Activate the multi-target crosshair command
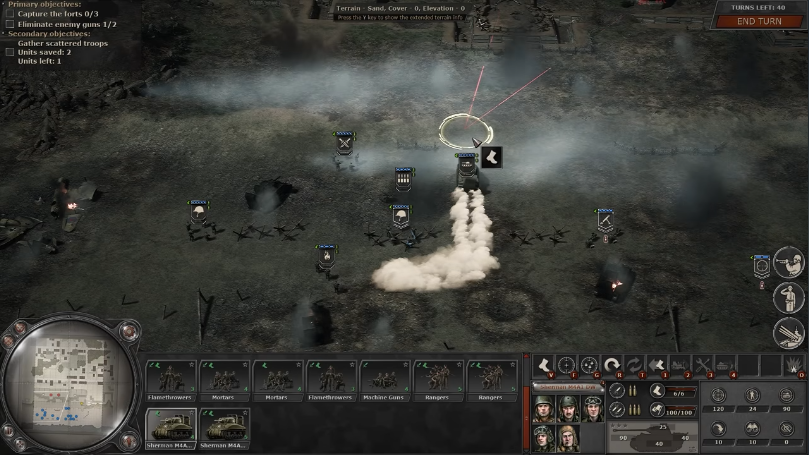809x455 pixels. 589,365
